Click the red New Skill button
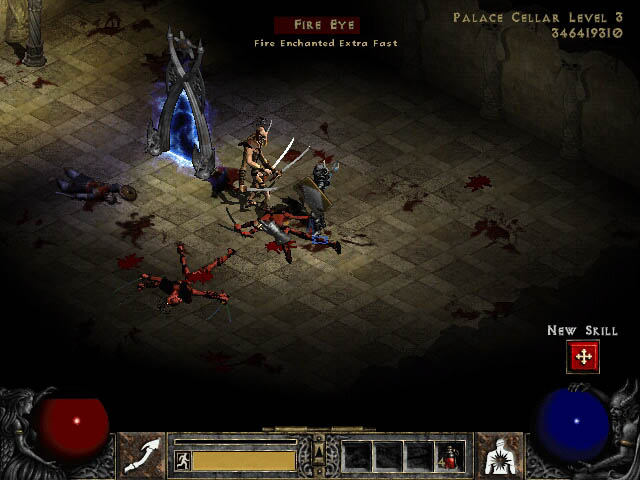The height and width of the screenshot is (480, 640). [582, 356]
